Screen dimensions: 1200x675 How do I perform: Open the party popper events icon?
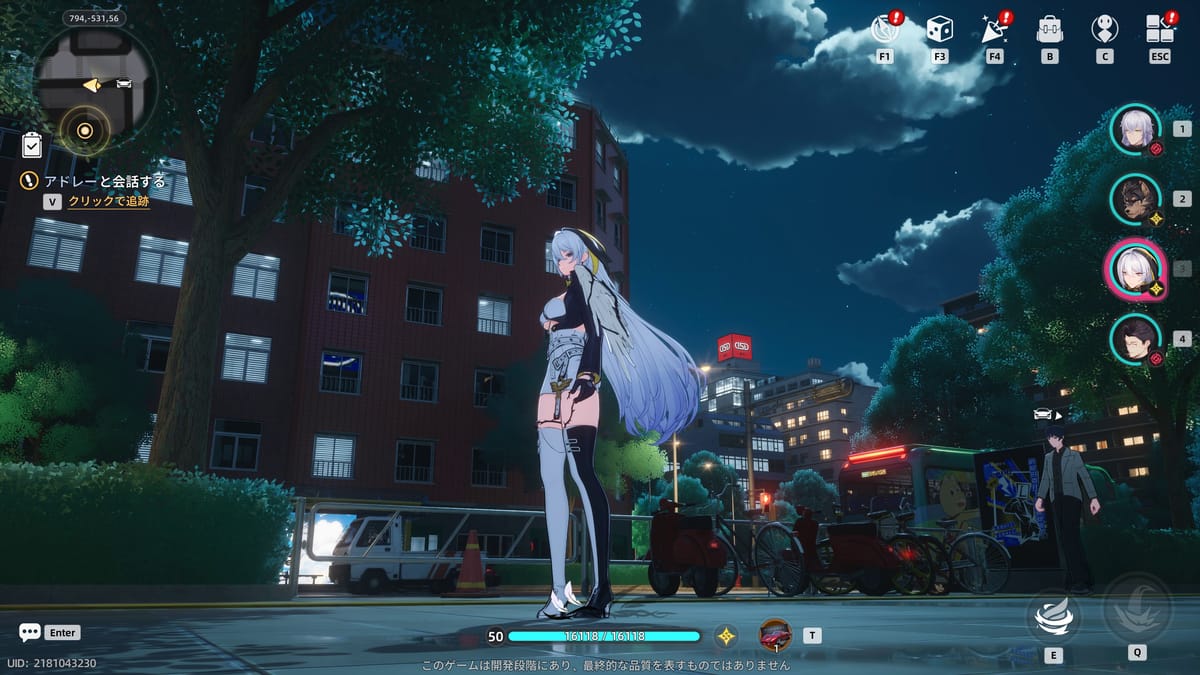coord(994,28)
